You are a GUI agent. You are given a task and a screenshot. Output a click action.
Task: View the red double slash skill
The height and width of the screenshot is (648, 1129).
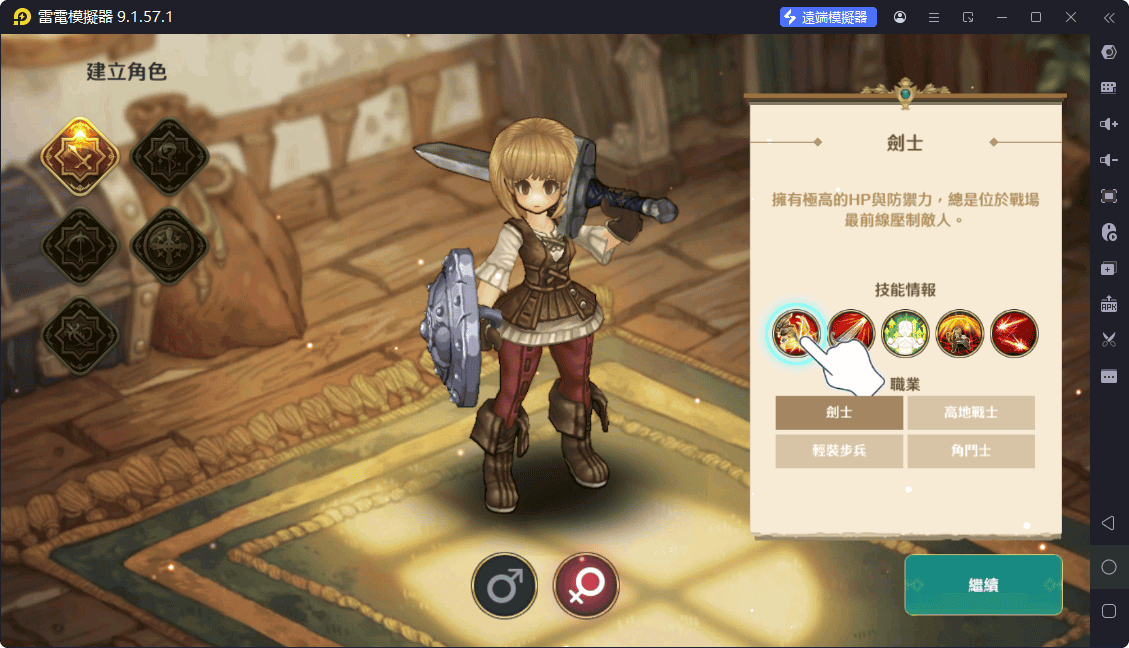tap(1014, 333)
